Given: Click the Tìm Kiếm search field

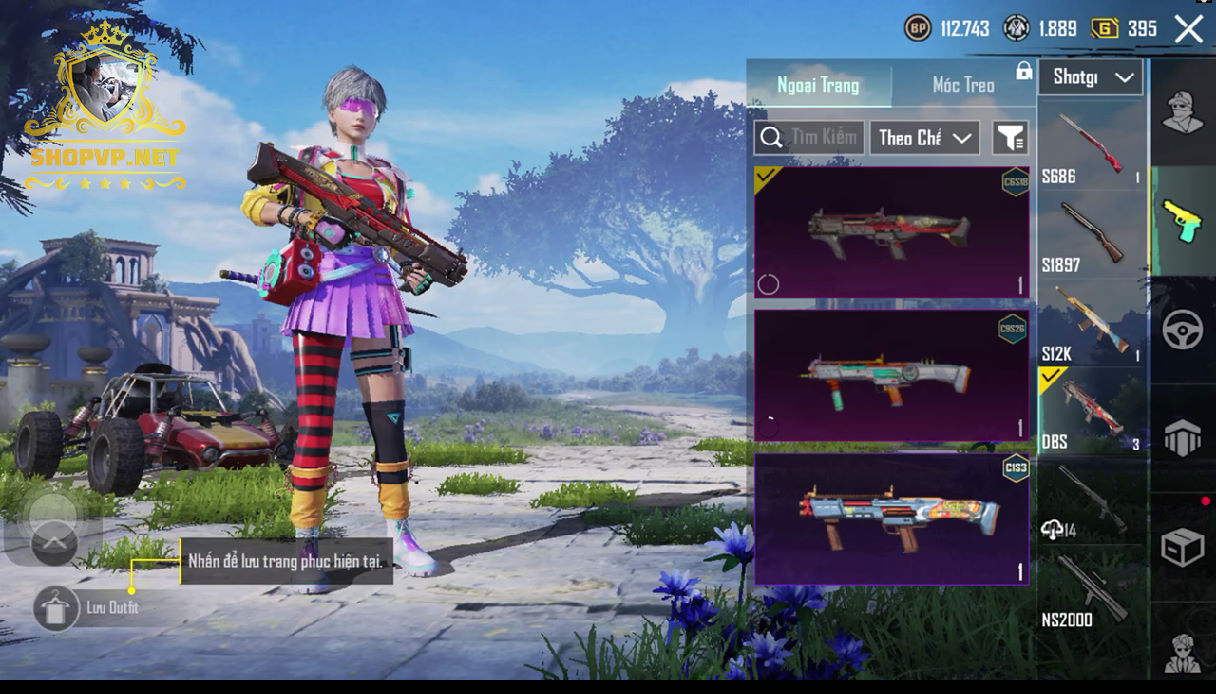Looking at the screenshot, I should (x=810, y=138).
